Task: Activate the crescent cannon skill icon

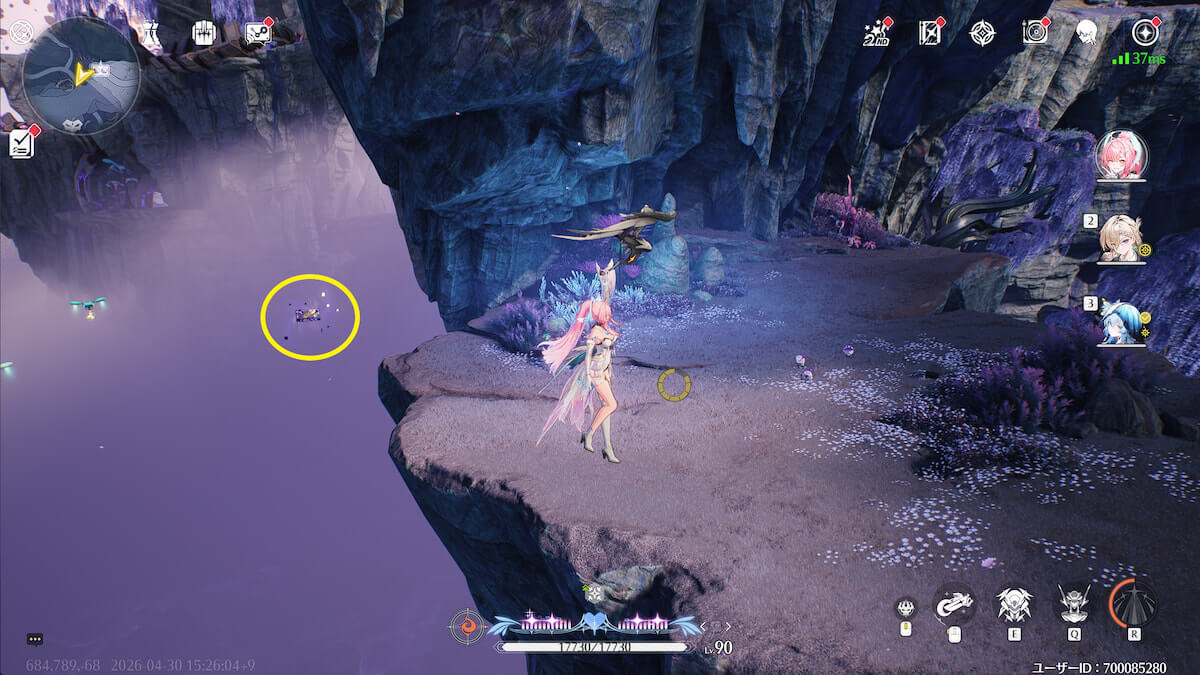Action: [x=954, y=604]
